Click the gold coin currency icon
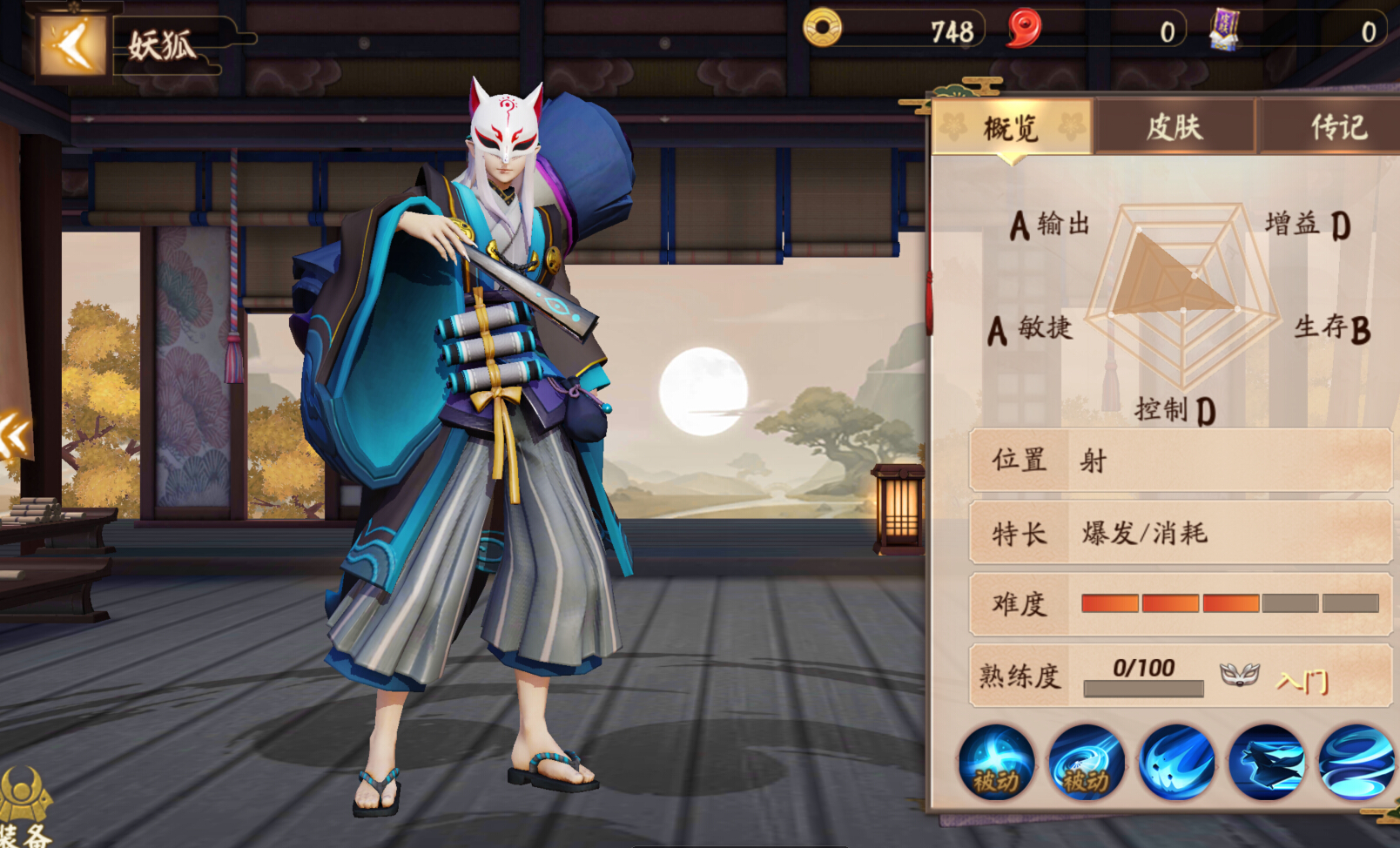Screen dimensions: 1400x848 click(825, 30)
